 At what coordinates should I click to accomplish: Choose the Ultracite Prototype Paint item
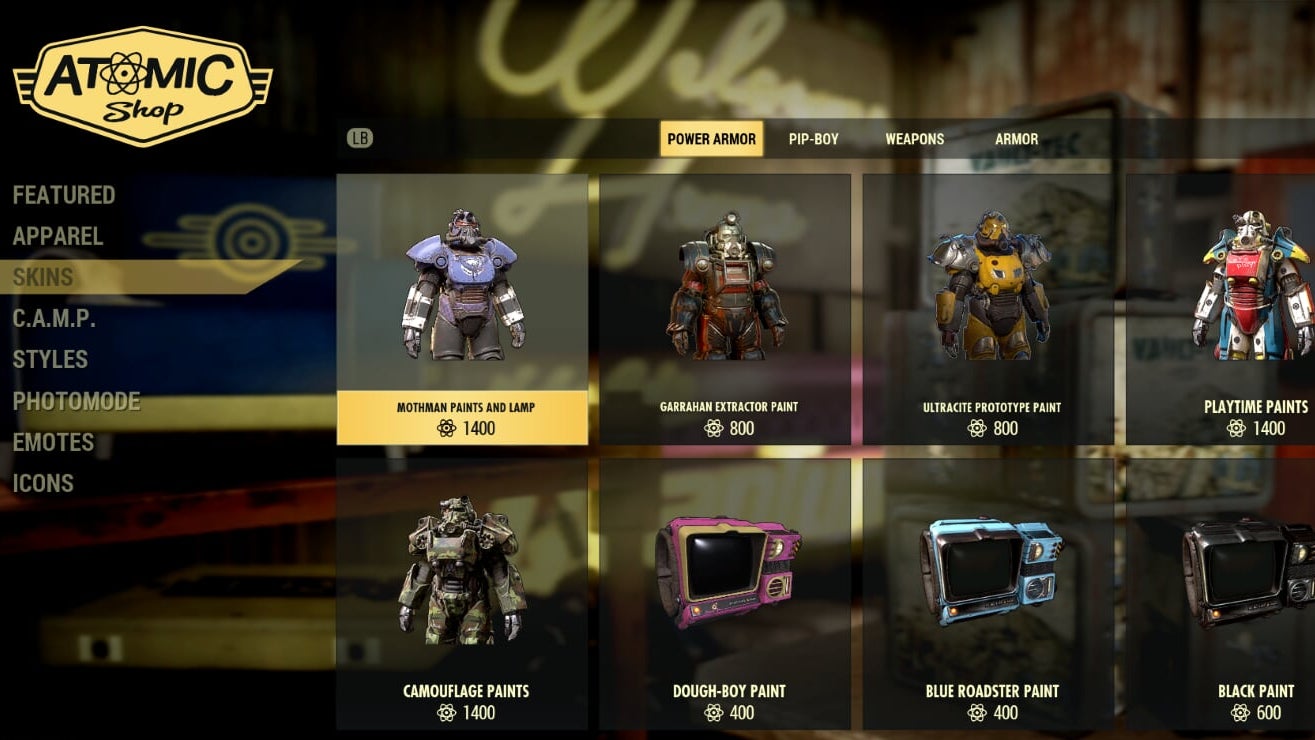point(989,309)
